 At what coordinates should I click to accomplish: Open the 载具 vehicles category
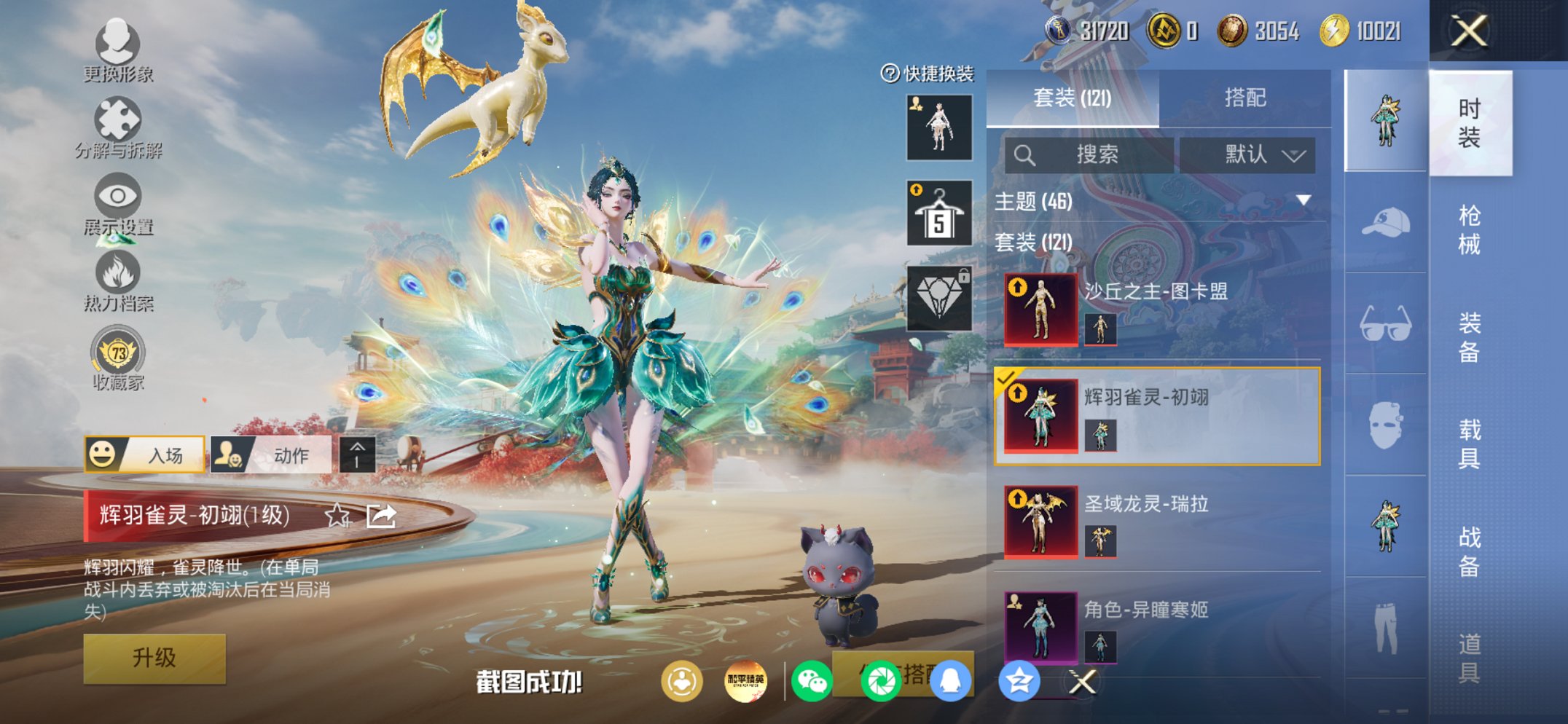pyautogui.click(x=1469, y=443)
